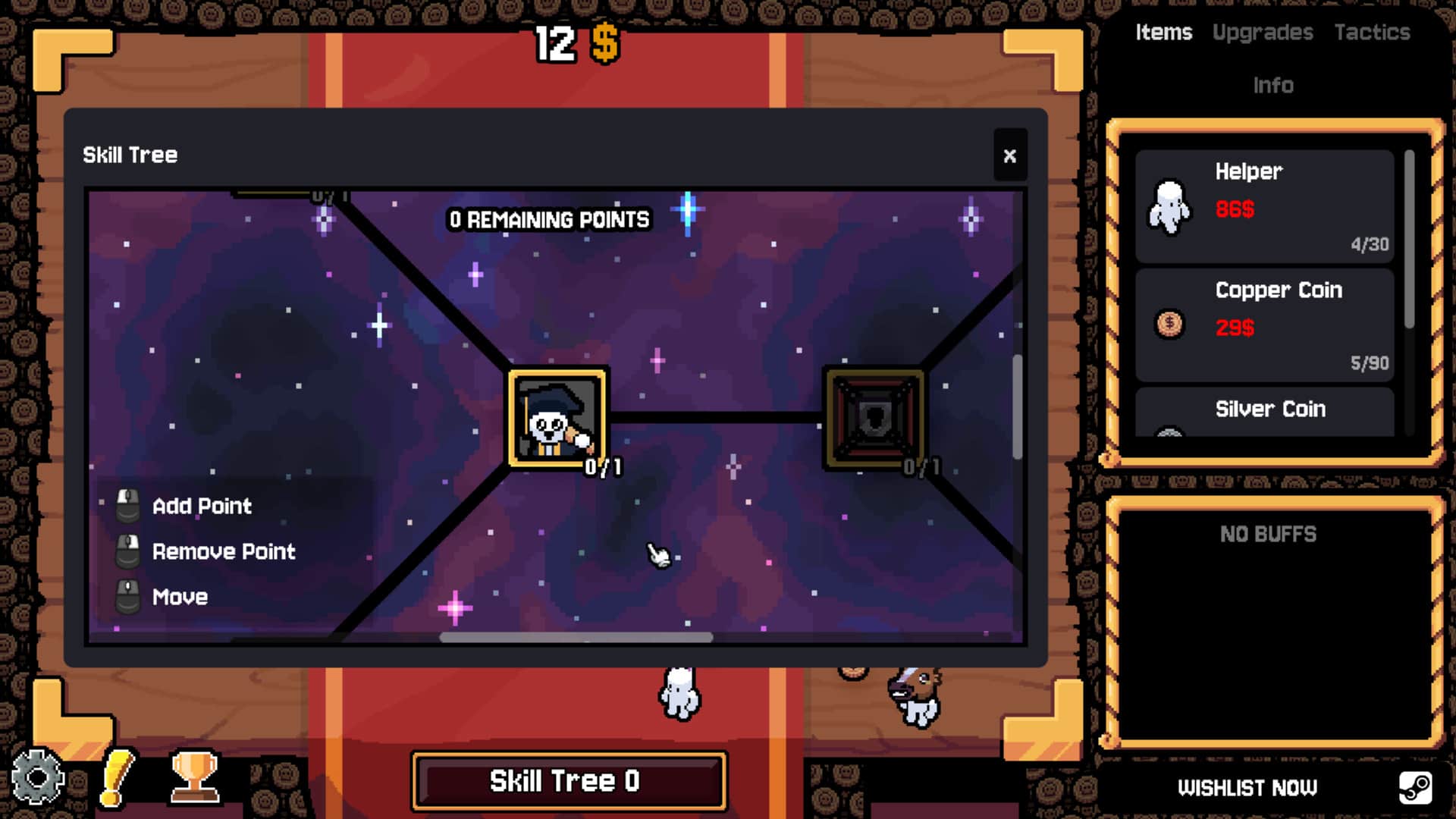Click the locked skill node
The height and width of the screenshot is (819, 1456).
873,418
